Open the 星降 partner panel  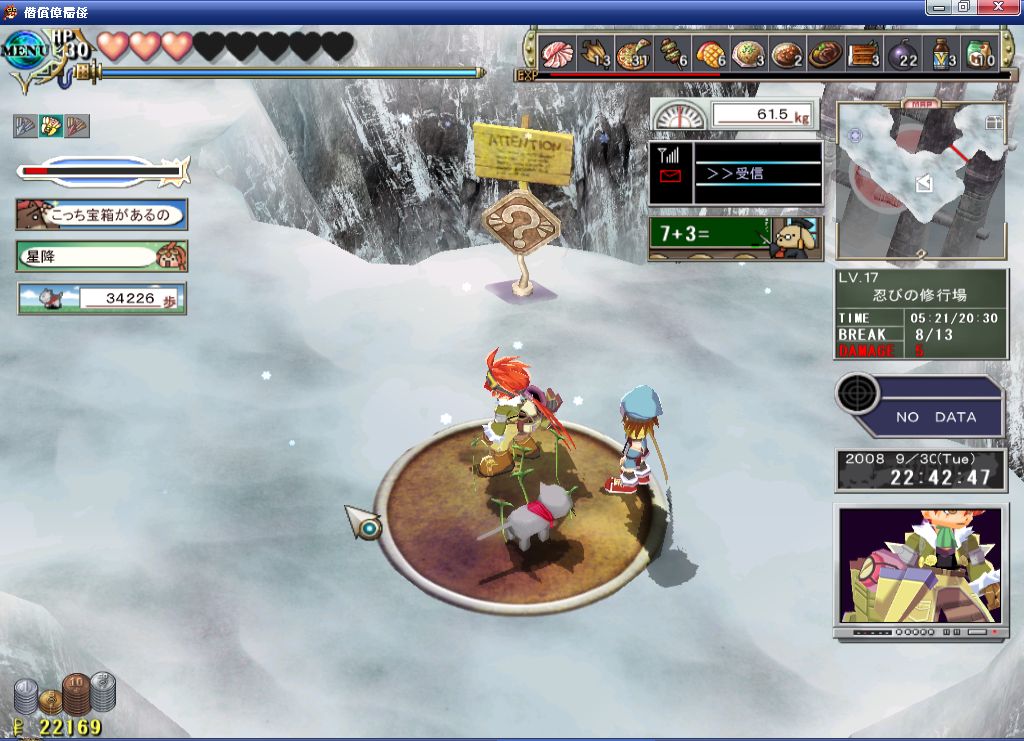(102, 256)
